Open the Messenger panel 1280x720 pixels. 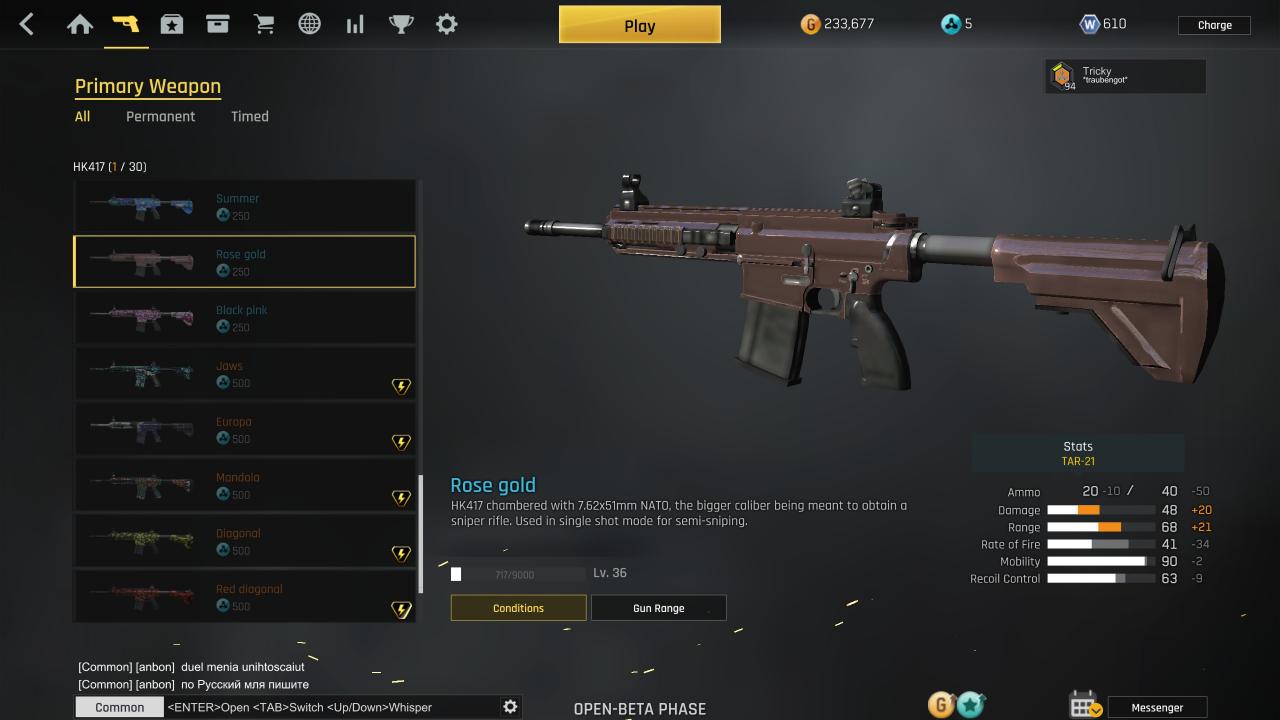coord(1157,707)
